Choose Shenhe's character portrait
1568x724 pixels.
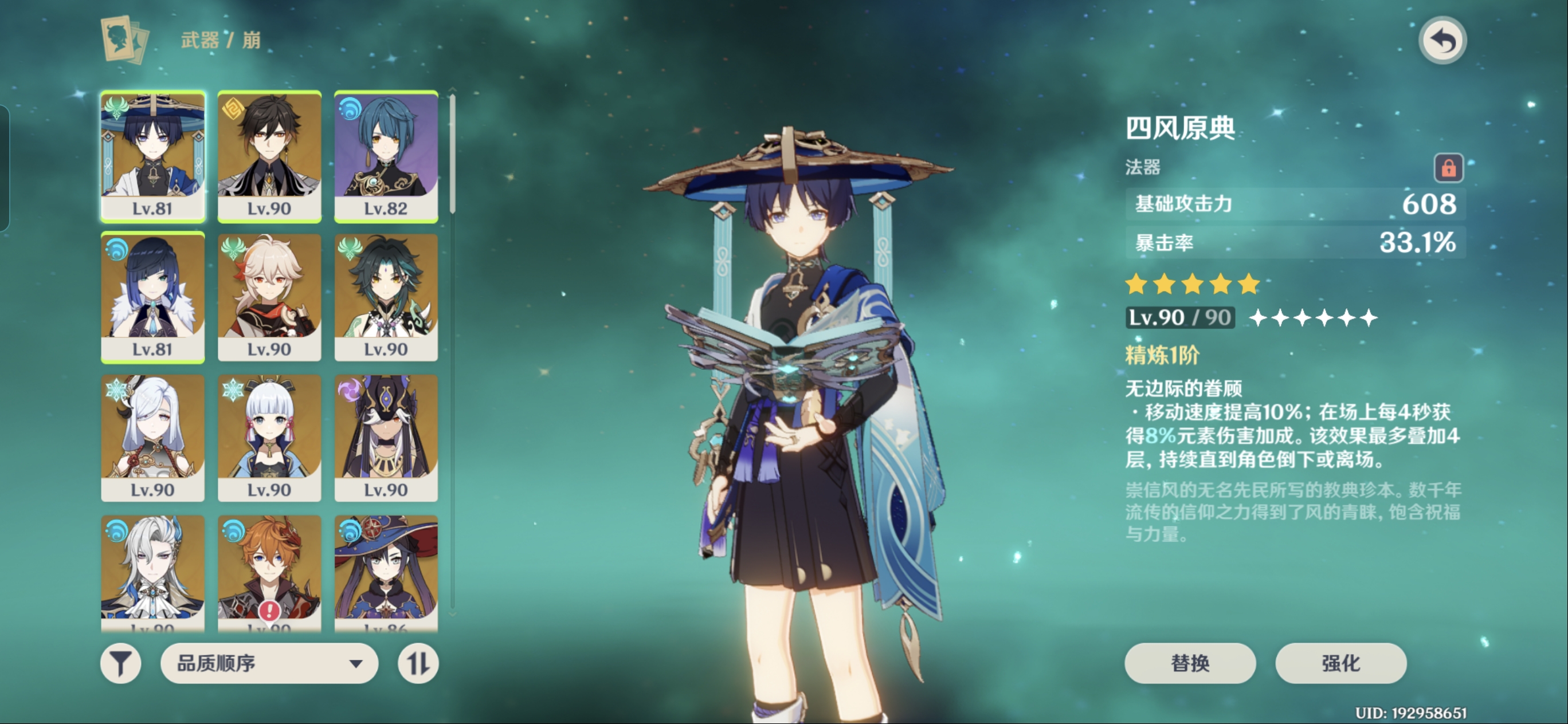pos(153,438)
